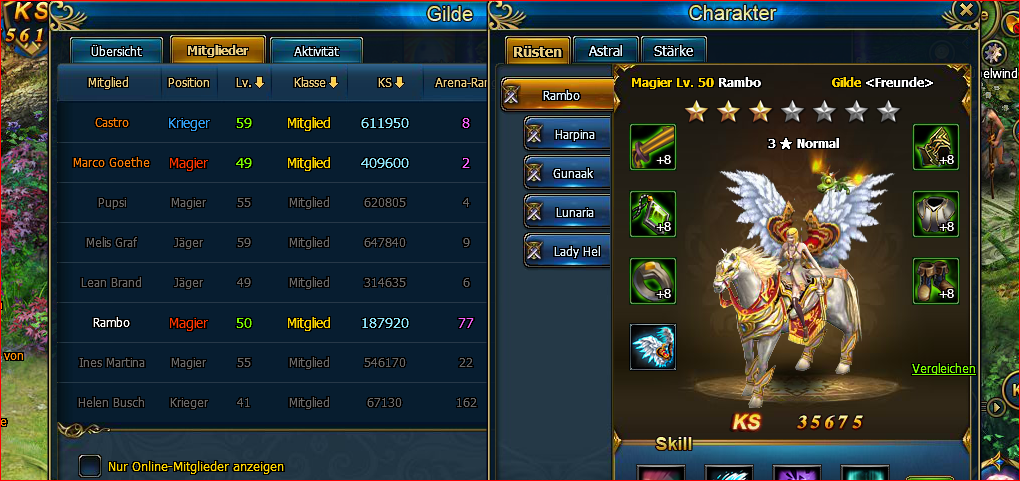
Task: Select Helen Busch row
Action: [x=111, y=403]
